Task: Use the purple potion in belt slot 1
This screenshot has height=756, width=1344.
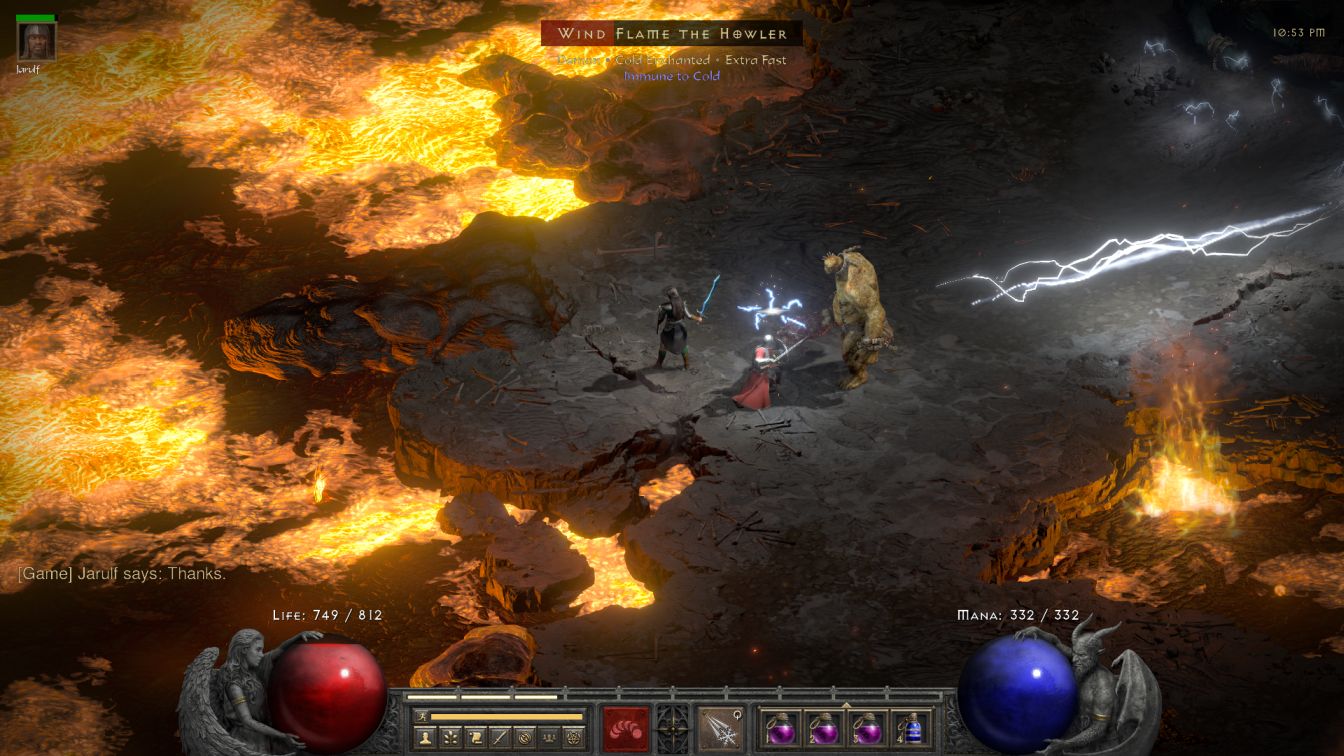Action: [780, 729]
